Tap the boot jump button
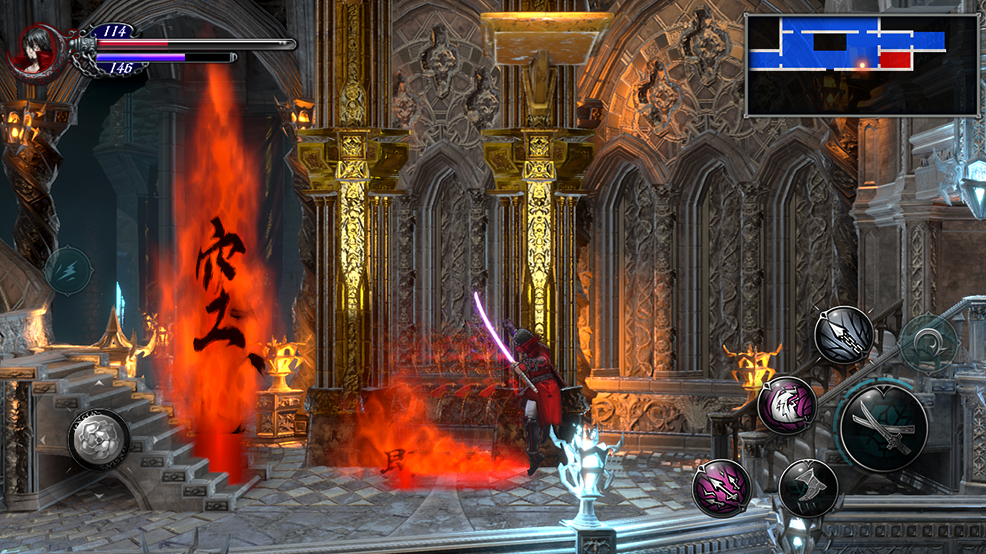The height and width of the screenshot is (554, 986). click(808, 488)
